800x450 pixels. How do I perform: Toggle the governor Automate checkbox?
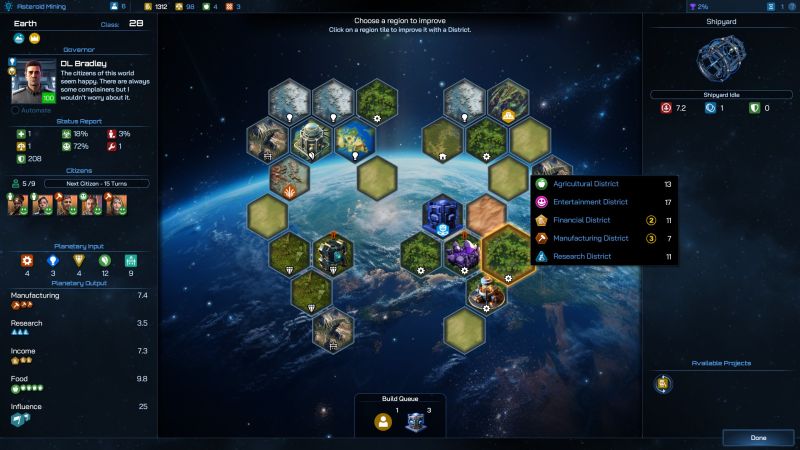16,111
